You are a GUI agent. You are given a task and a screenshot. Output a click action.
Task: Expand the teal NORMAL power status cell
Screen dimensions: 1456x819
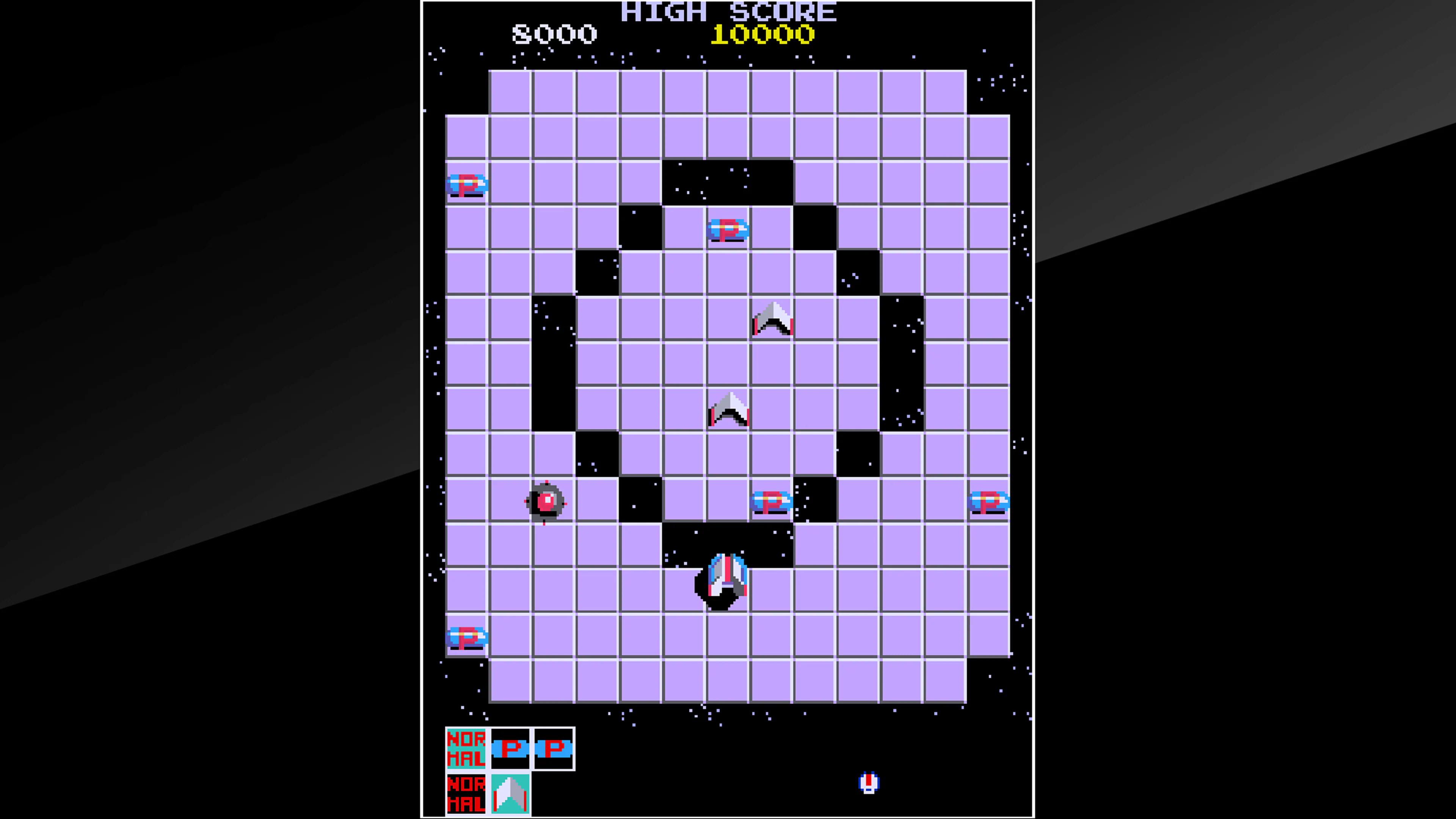pos(467,749)
